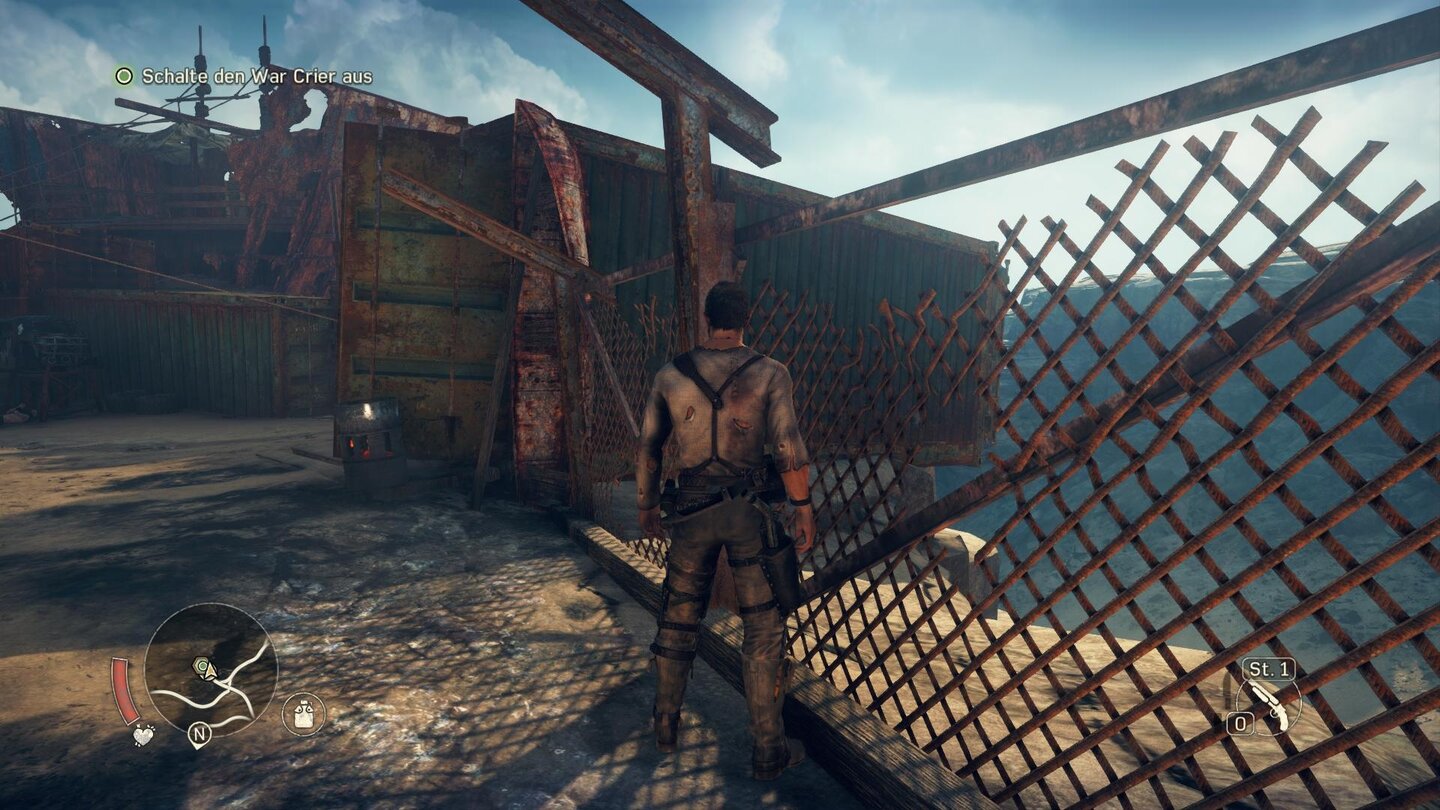
Task: Click the rounded frame around St. 1
Action: (x=1246, y=668)
